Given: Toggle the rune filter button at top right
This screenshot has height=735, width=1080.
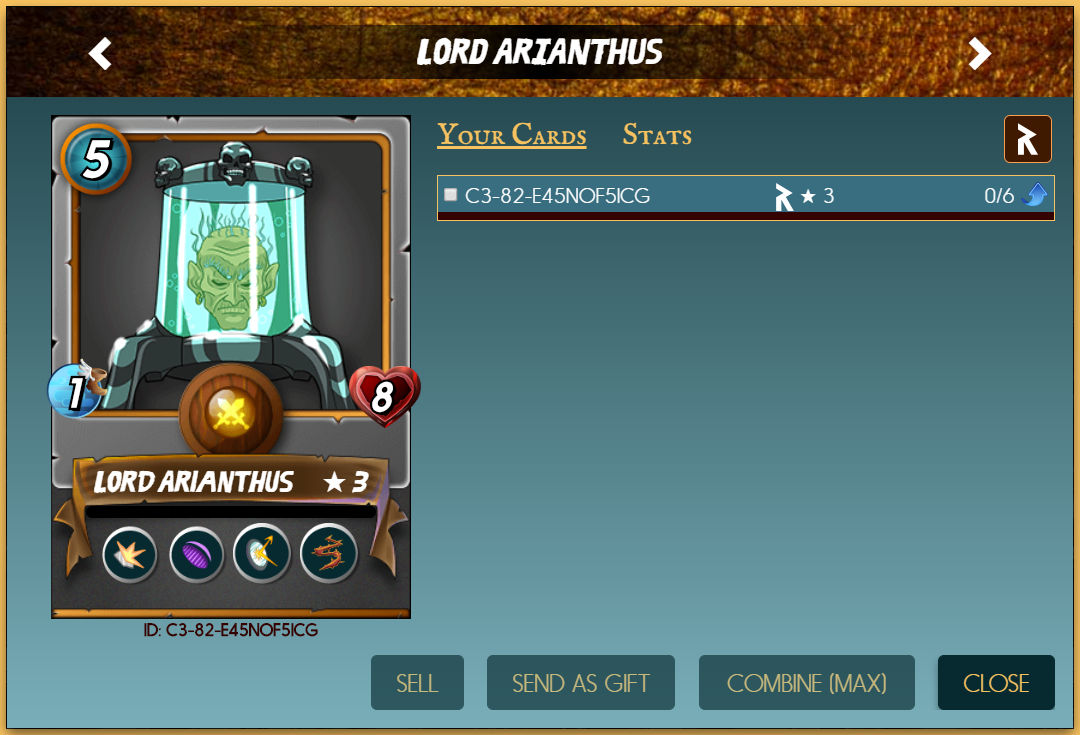Looking at the screenshot, I should [1027, 139].
